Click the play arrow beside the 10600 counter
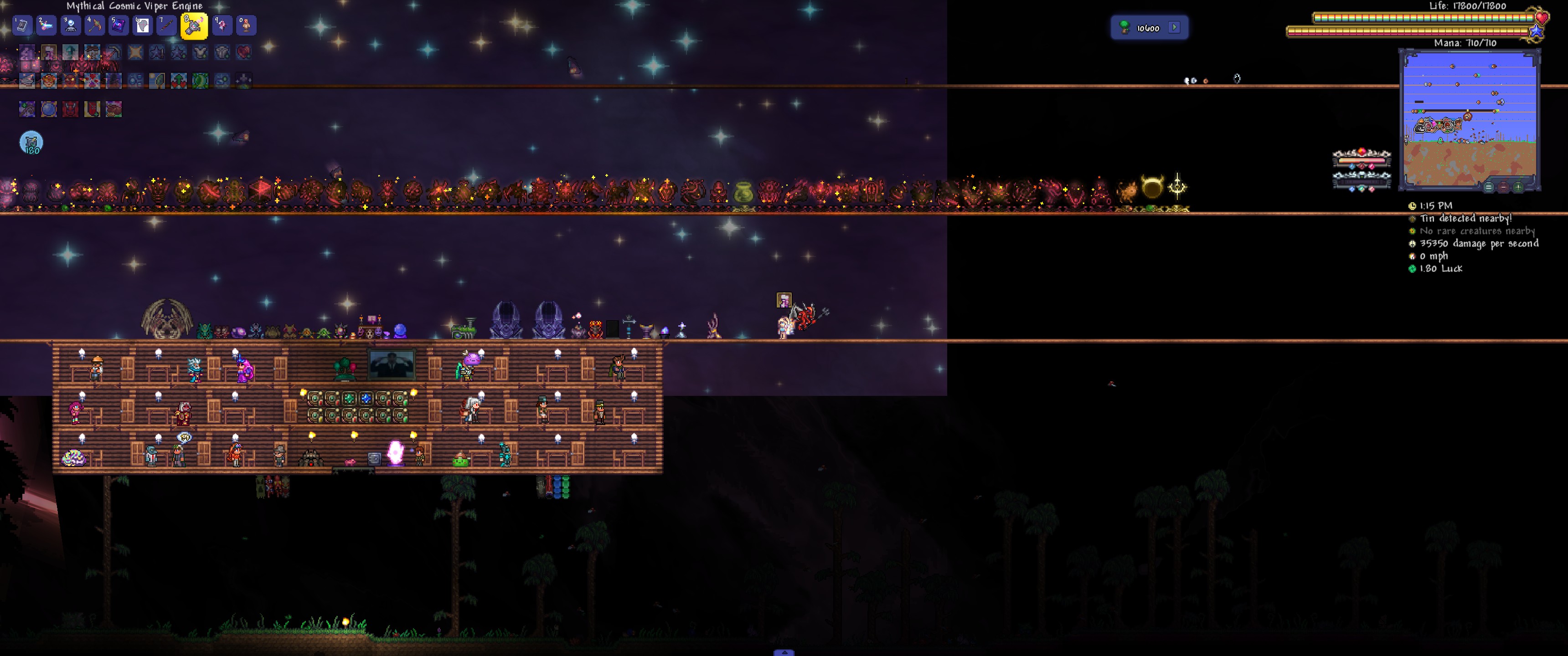Screen dimensions: 1568x656 [x=1175, y=27]
